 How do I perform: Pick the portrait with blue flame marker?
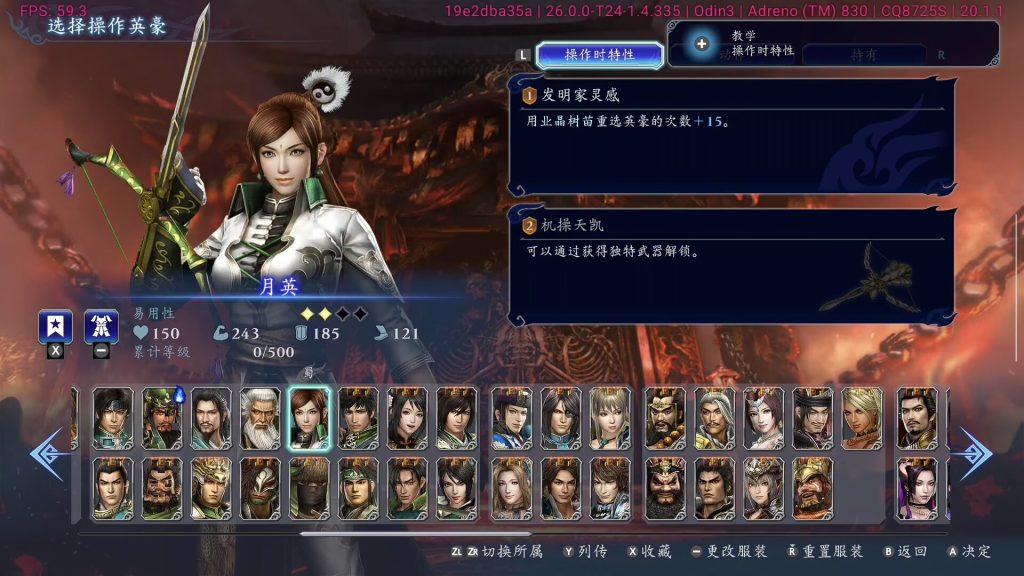pyautogui.click(x=162, y=418)
